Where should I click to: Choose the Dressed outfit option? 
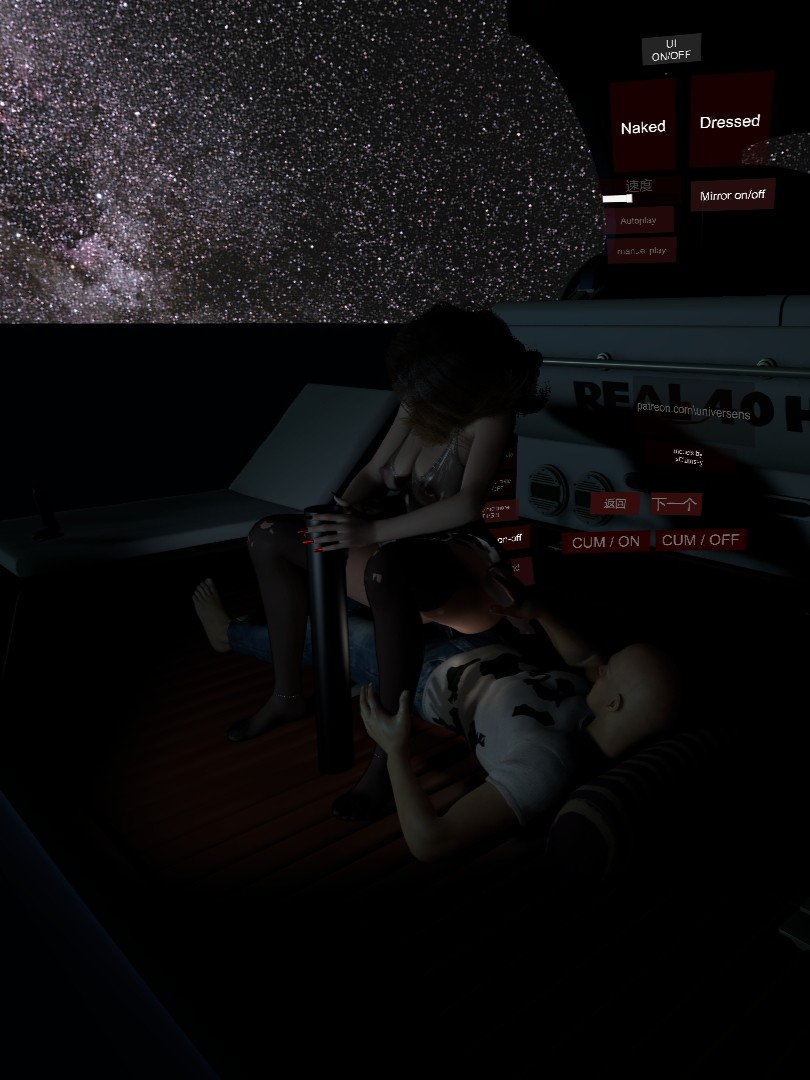pyautogui.click(x=730, y=121)
